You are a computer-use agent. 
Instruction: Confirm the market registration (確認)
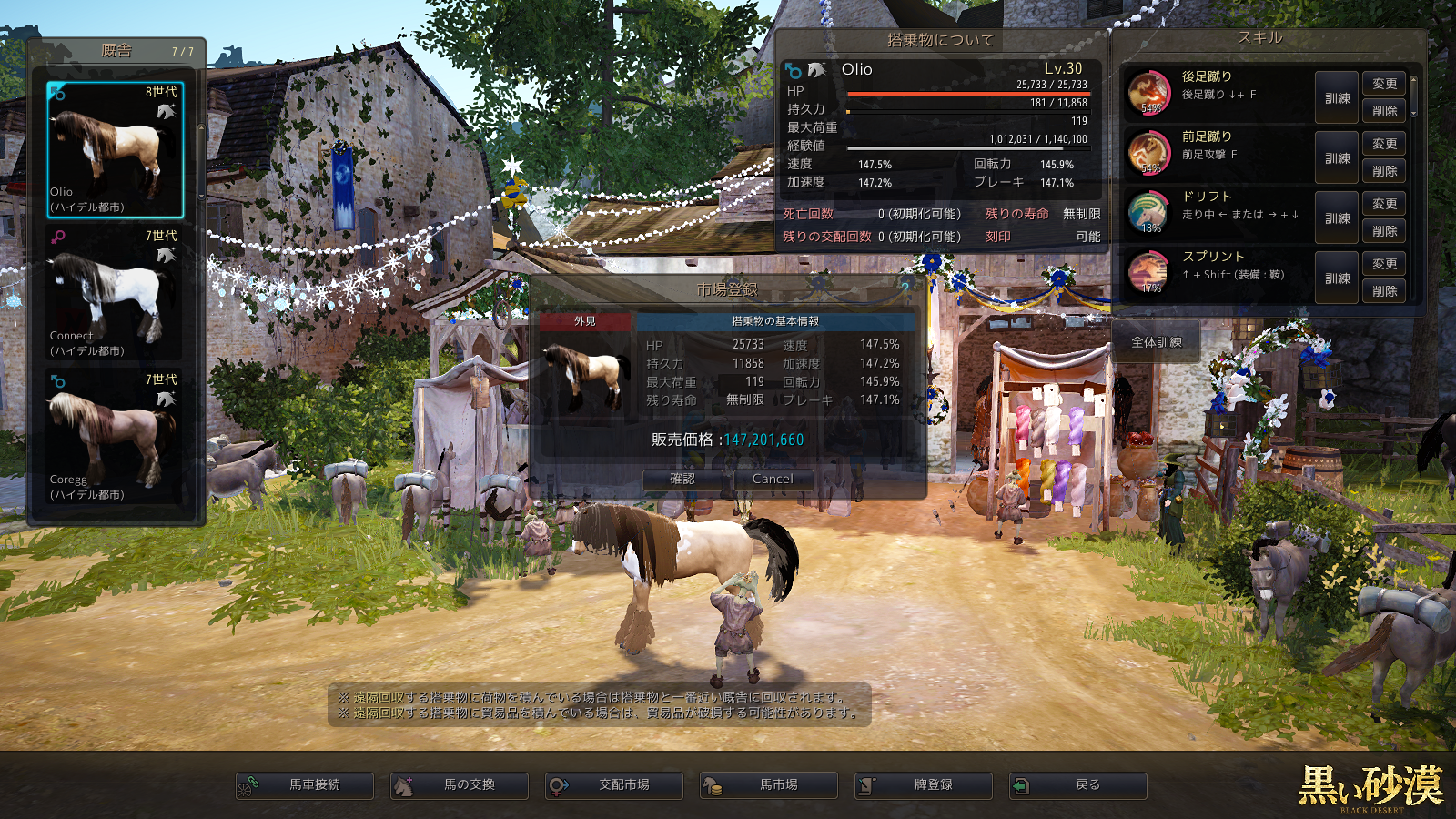click(x=682, y=480)
